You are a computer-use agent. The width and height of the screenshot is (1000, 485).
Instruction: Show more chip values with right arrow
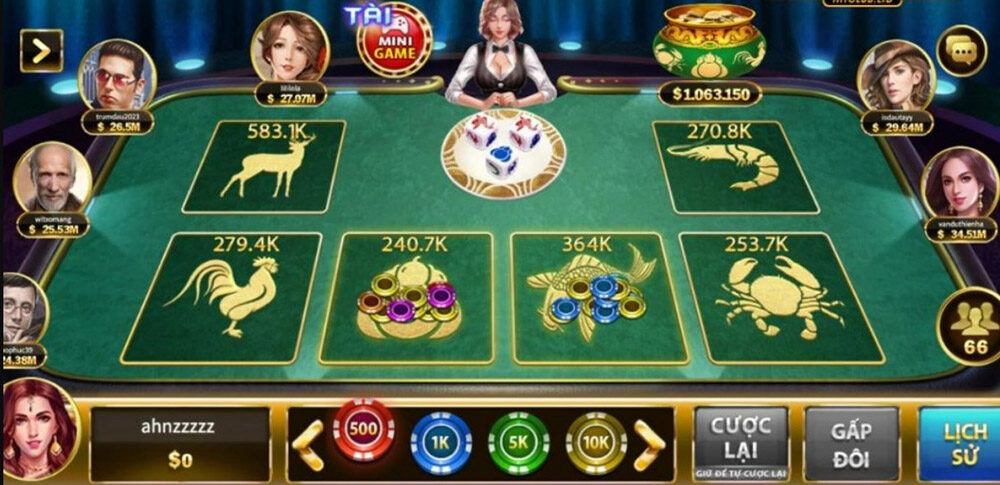(649, 439)
